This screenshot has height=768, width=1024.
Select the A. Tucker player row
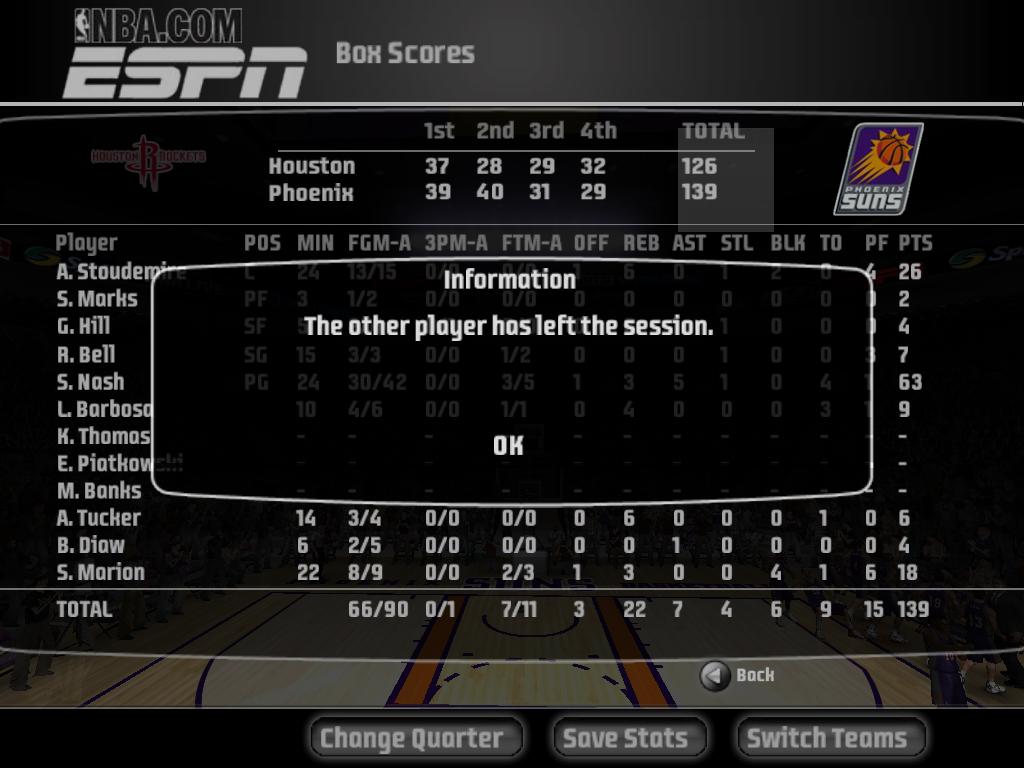pos(99,518)
